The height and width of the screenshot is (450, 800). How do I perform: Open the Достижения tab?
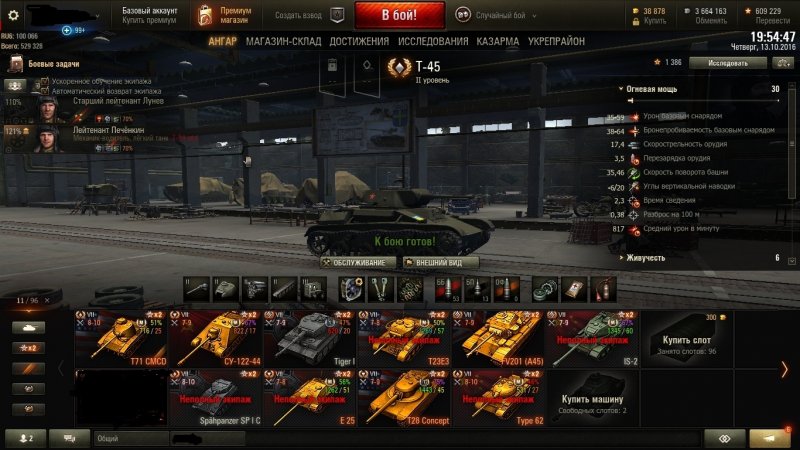(359, 42)
